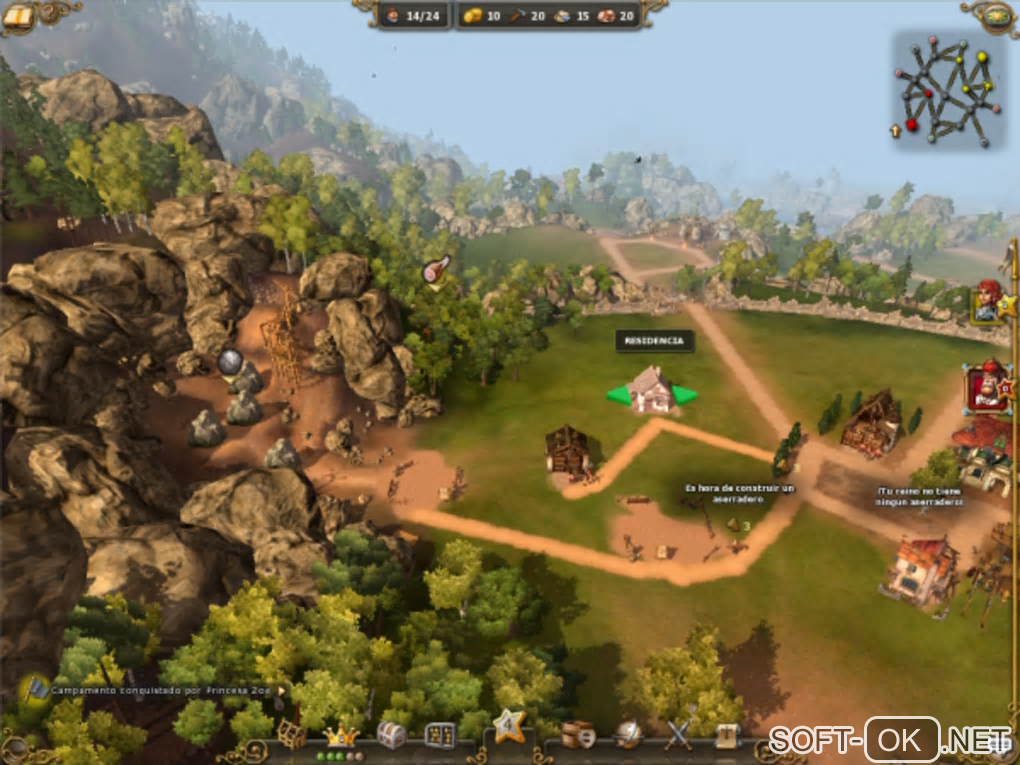1020x765 pixels.
Task: Open the stone tablet menu
Action: pos(440,735)
